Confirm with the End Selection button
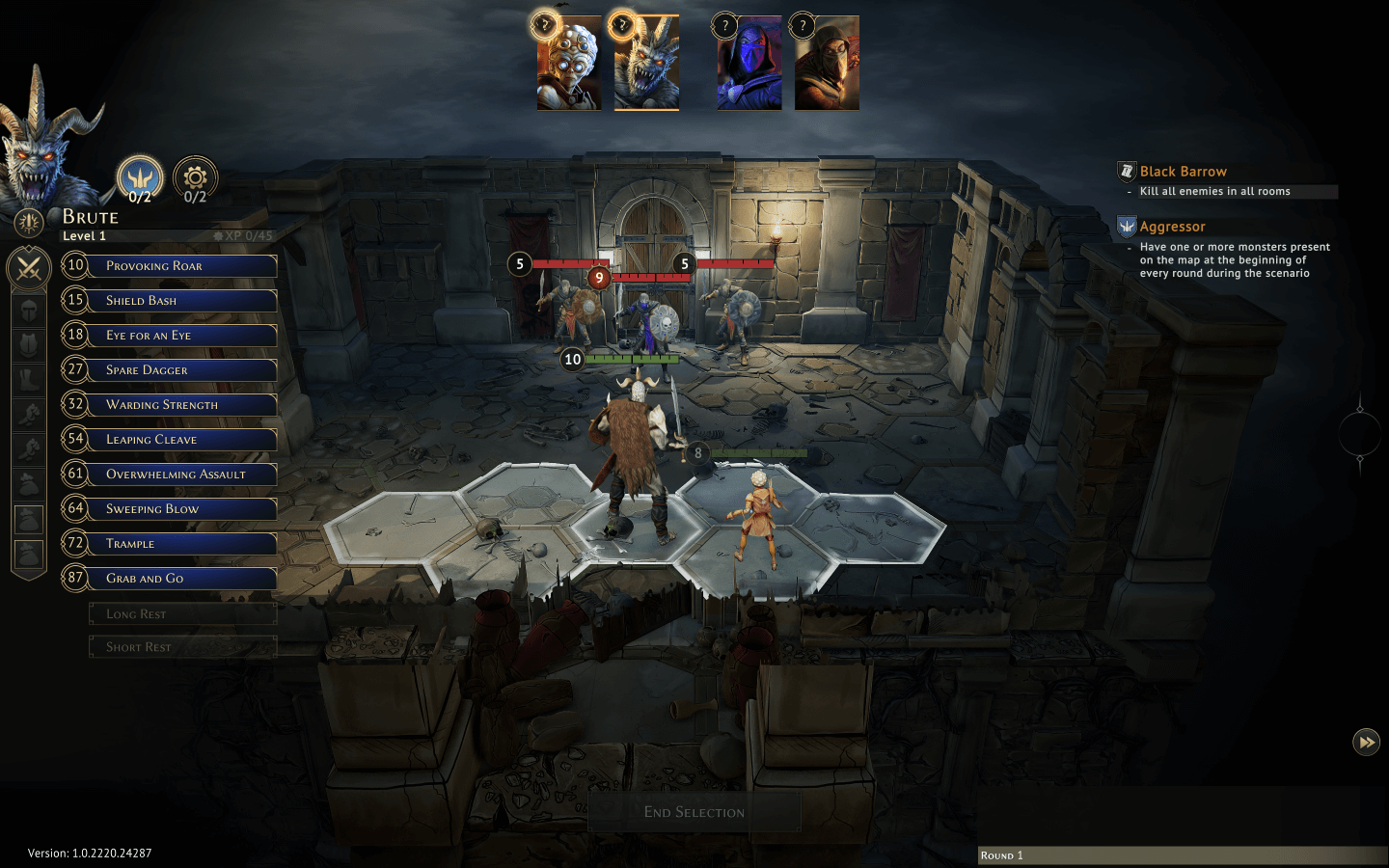This screenshot has width=1389, height=868. pos(694,812)
